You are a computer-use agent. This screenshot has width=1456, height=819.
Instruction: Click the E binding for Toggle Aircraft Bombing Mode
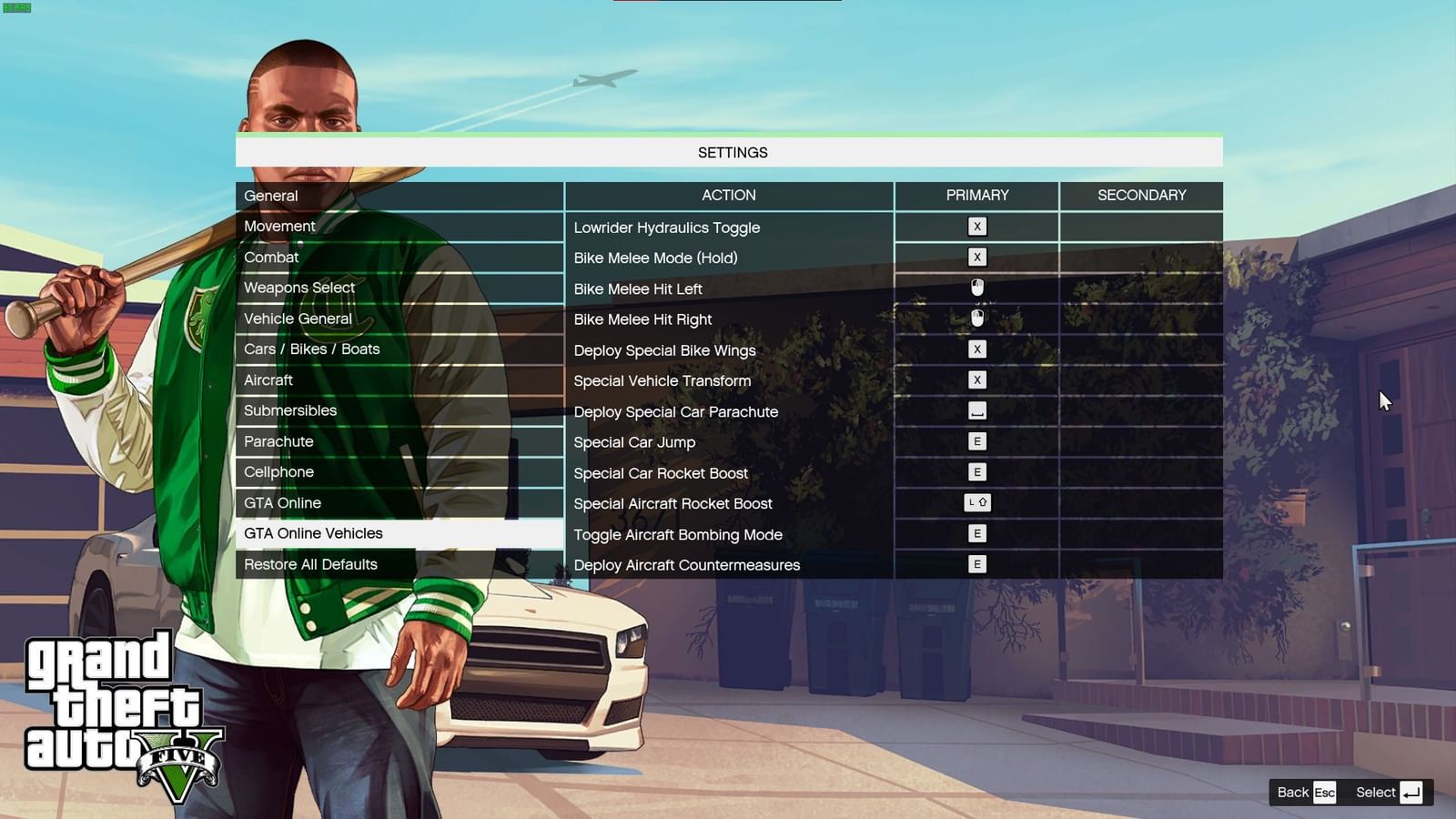pyautogui.click(x=976, y=534)
